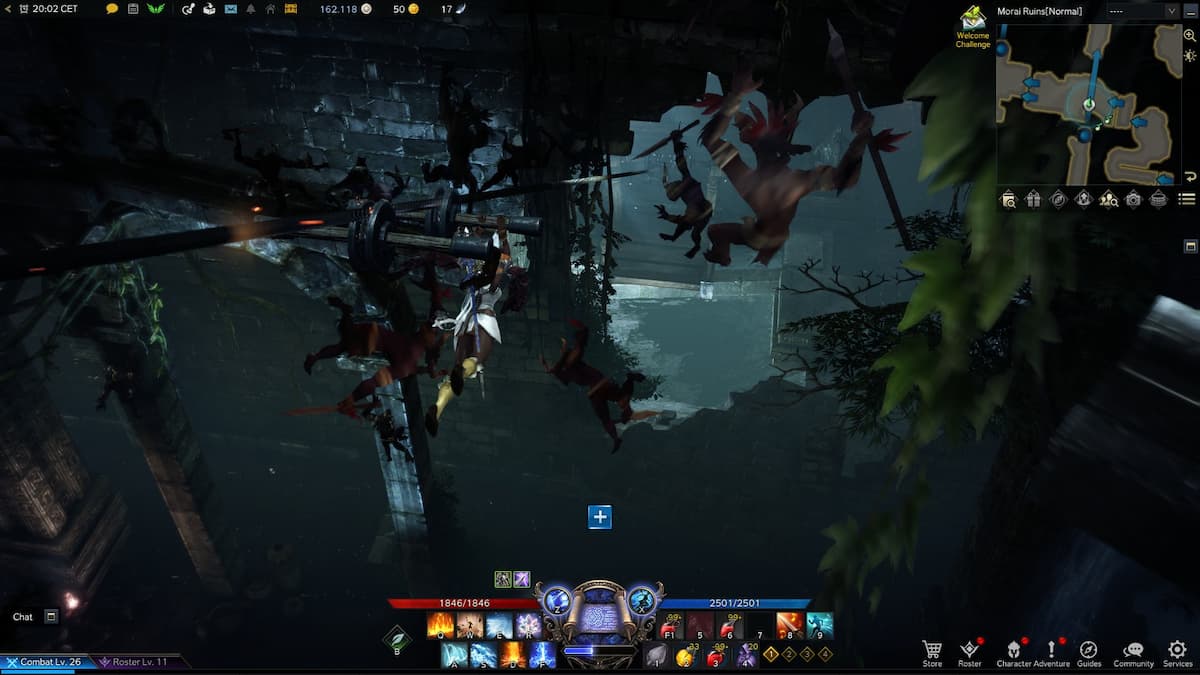Click the minimap of Morai Ruins
The image size is (1200, 675).
(1088, 105)
